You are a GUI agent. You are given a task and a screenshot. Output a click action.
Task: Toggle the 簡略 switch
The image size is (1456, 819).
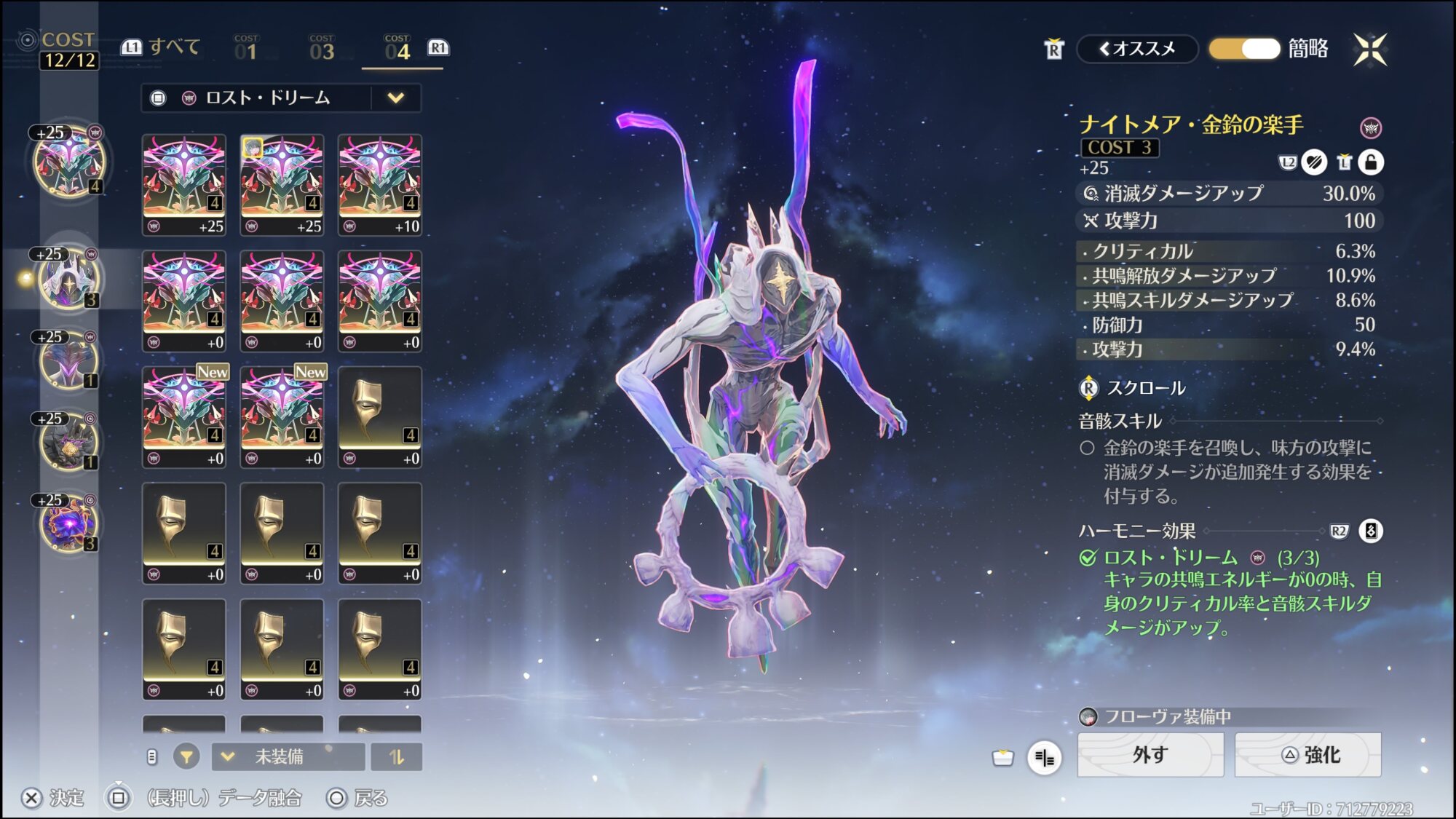click(x=1244, y=49)
